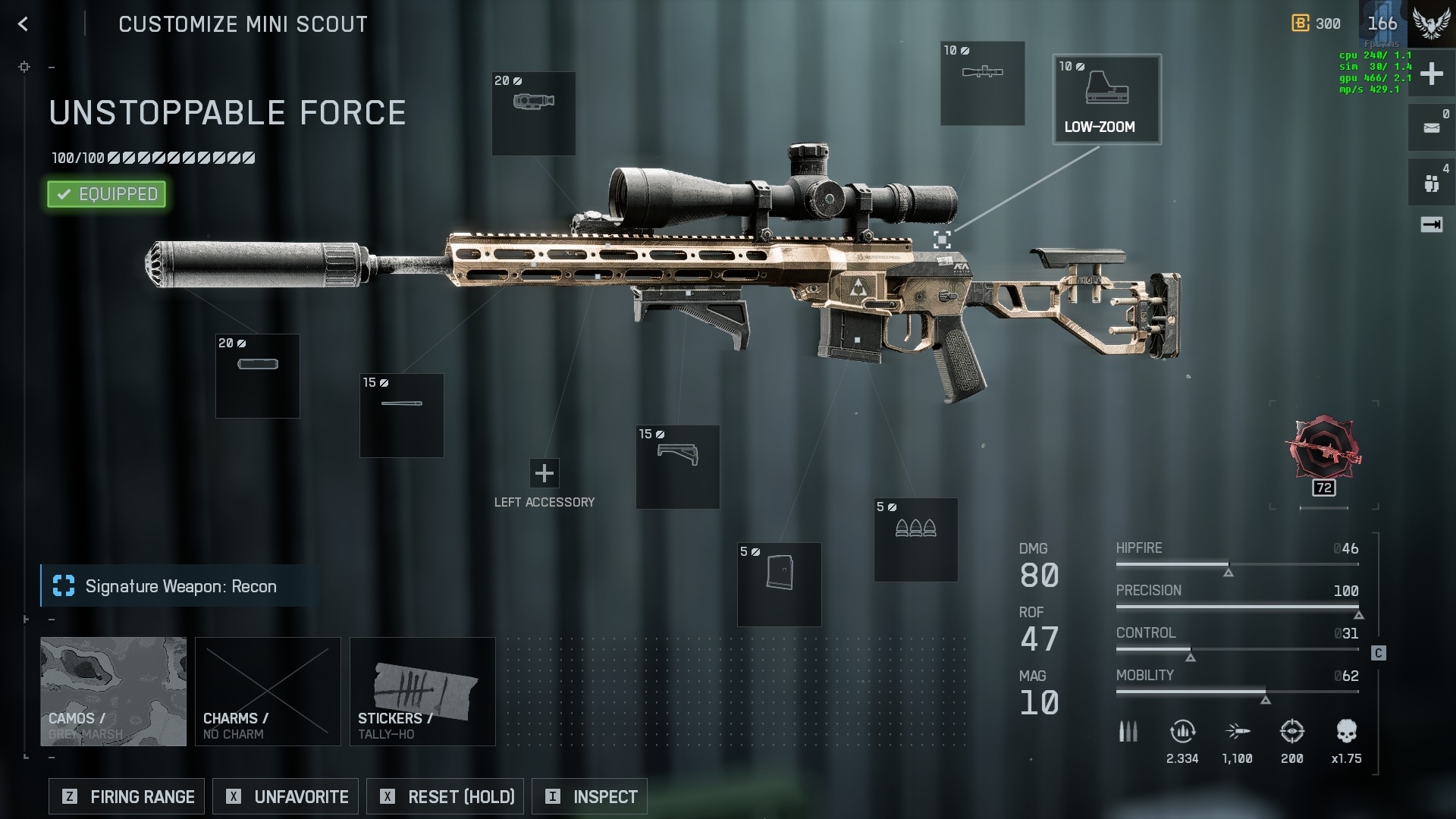Screen dimensions: 1456x819
Task: Open the magazine attachment slot
Action: pos(779,585)
